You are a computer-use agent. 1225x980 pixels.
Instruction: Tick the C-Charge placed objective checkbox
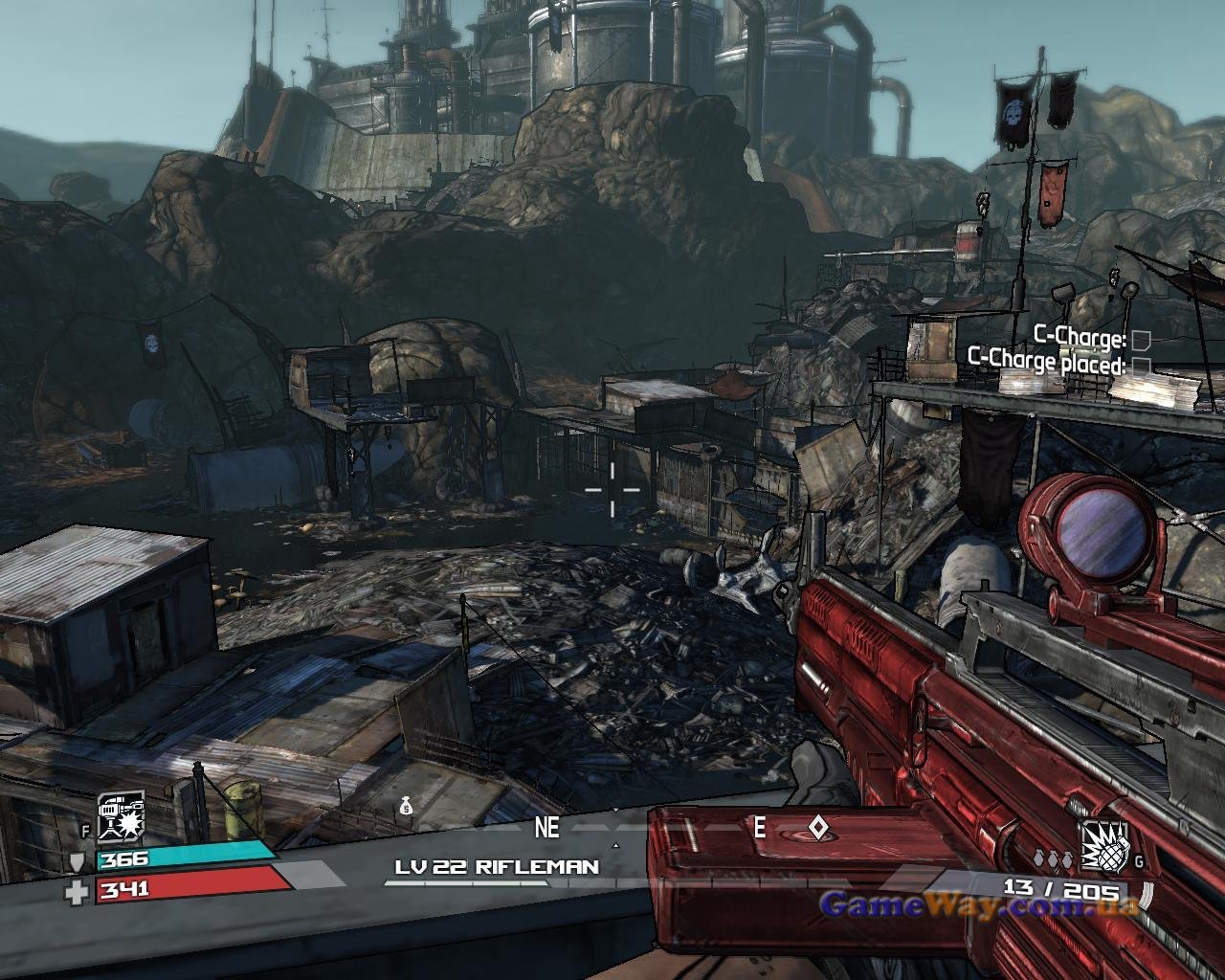(1140, 365)
